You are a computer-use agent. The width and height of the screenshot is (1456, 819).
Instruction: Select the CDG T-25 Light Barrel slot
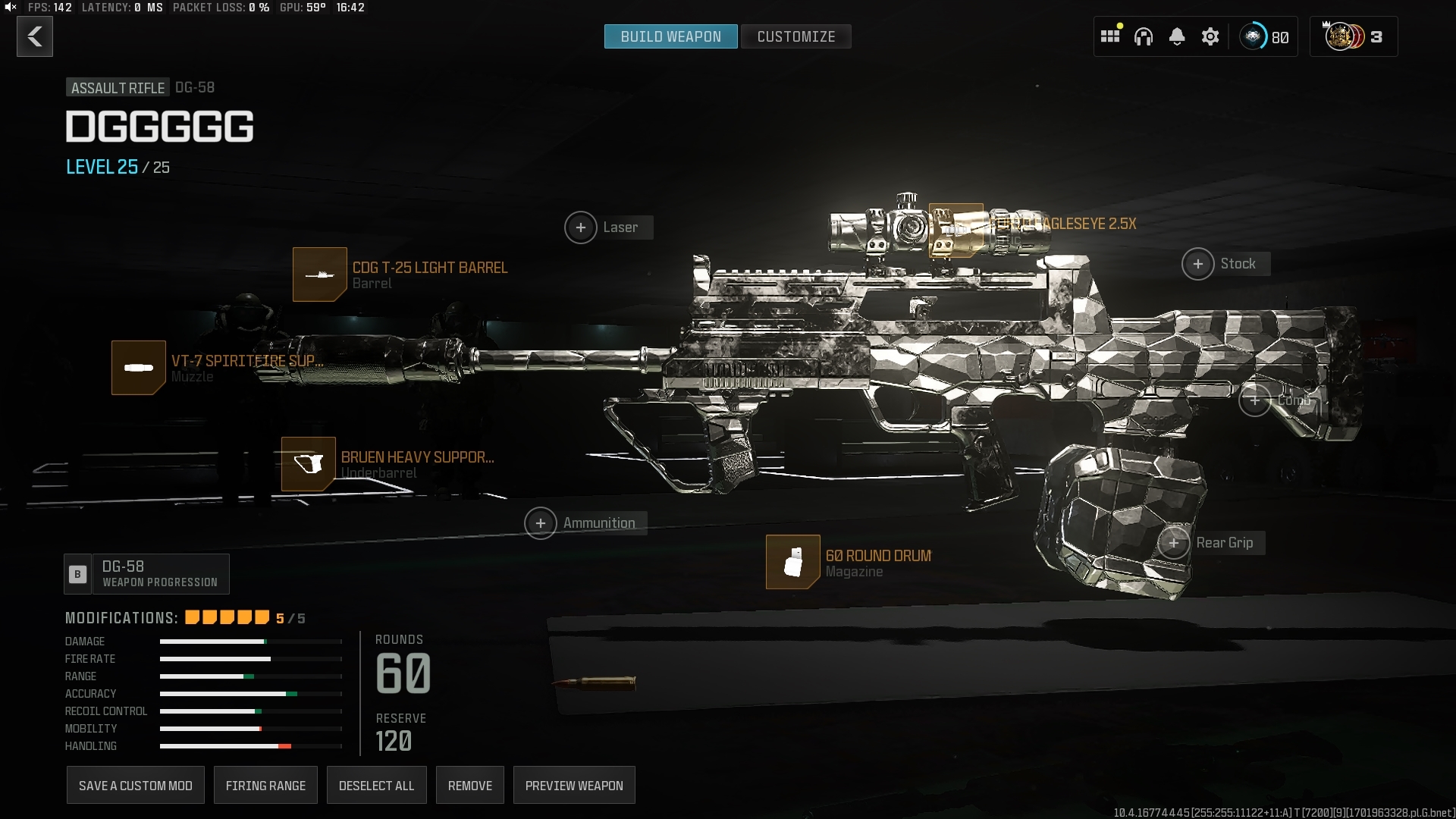[320, 275]
